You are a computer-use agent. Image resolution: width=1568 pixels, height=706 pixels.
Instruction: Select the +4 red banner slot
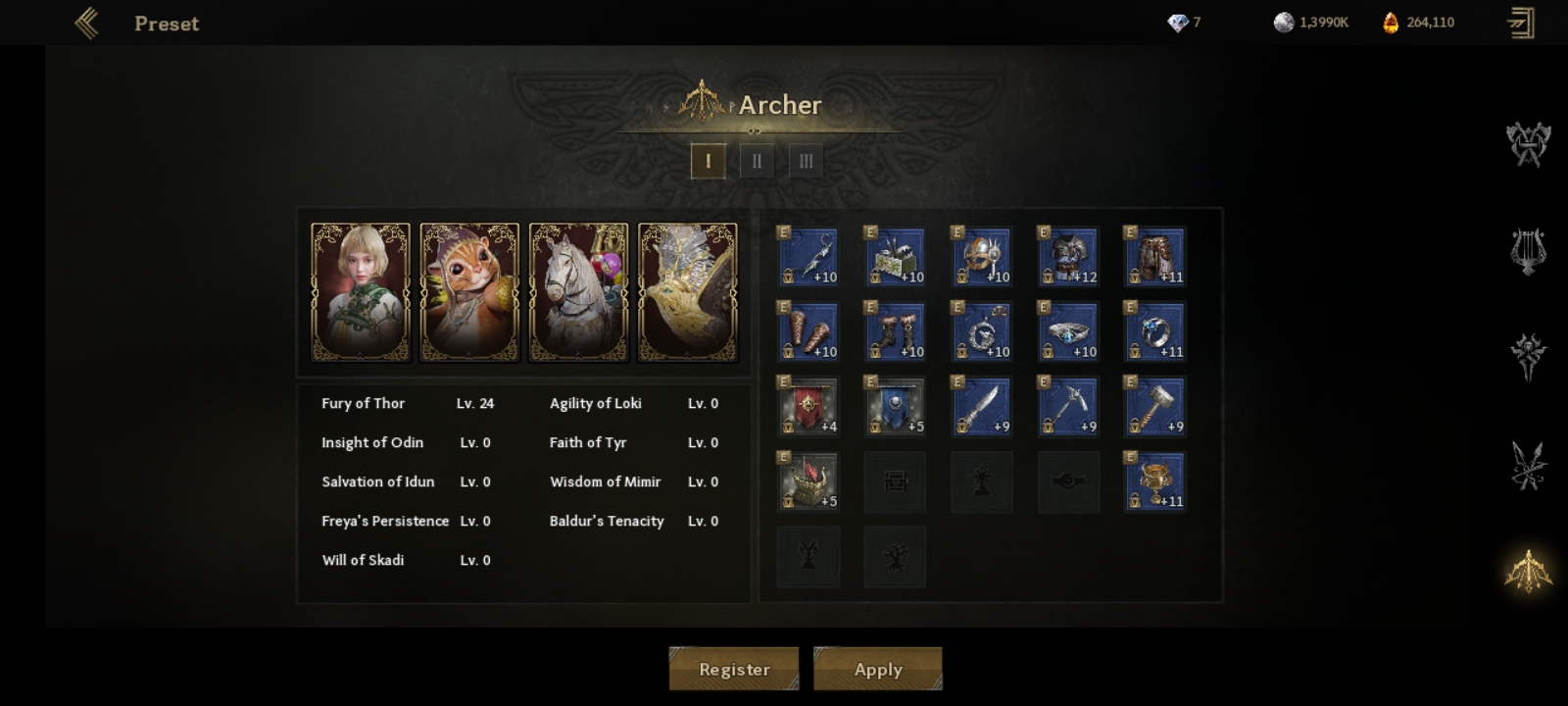[x=808, y=406]
